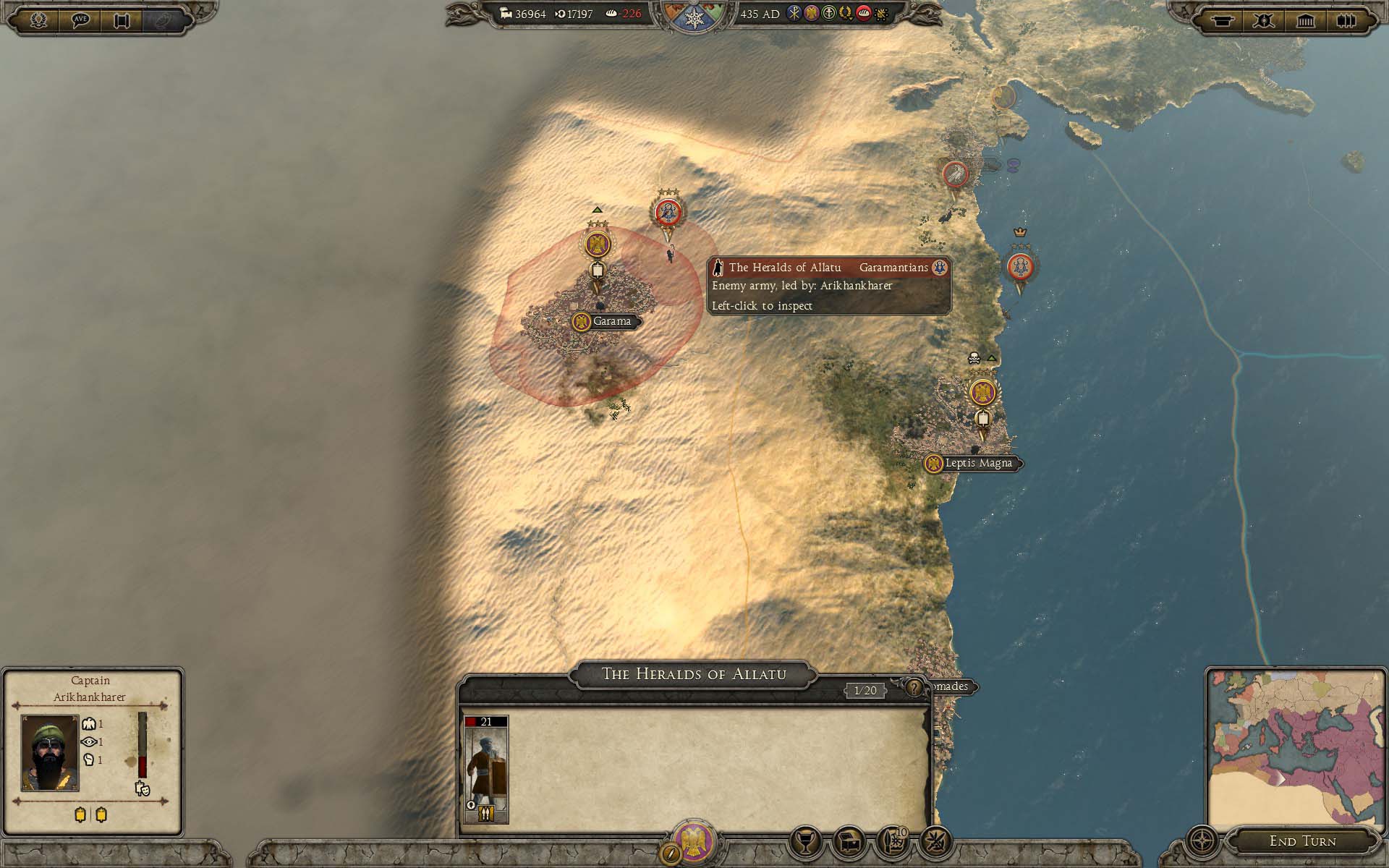
Task: Open the columned temple building button
Action: pyautogui.click(x=1305, y=20)
